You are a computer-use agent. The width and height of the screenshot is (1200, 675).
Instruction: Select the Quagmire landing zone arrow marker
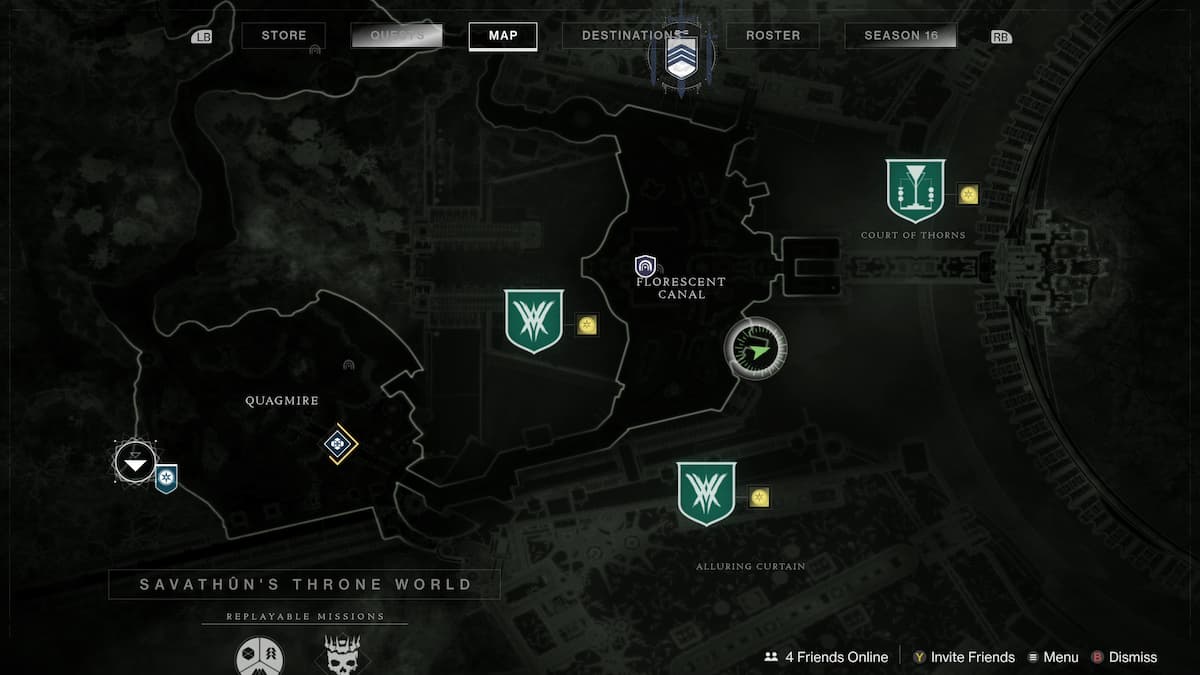(135, 462)
